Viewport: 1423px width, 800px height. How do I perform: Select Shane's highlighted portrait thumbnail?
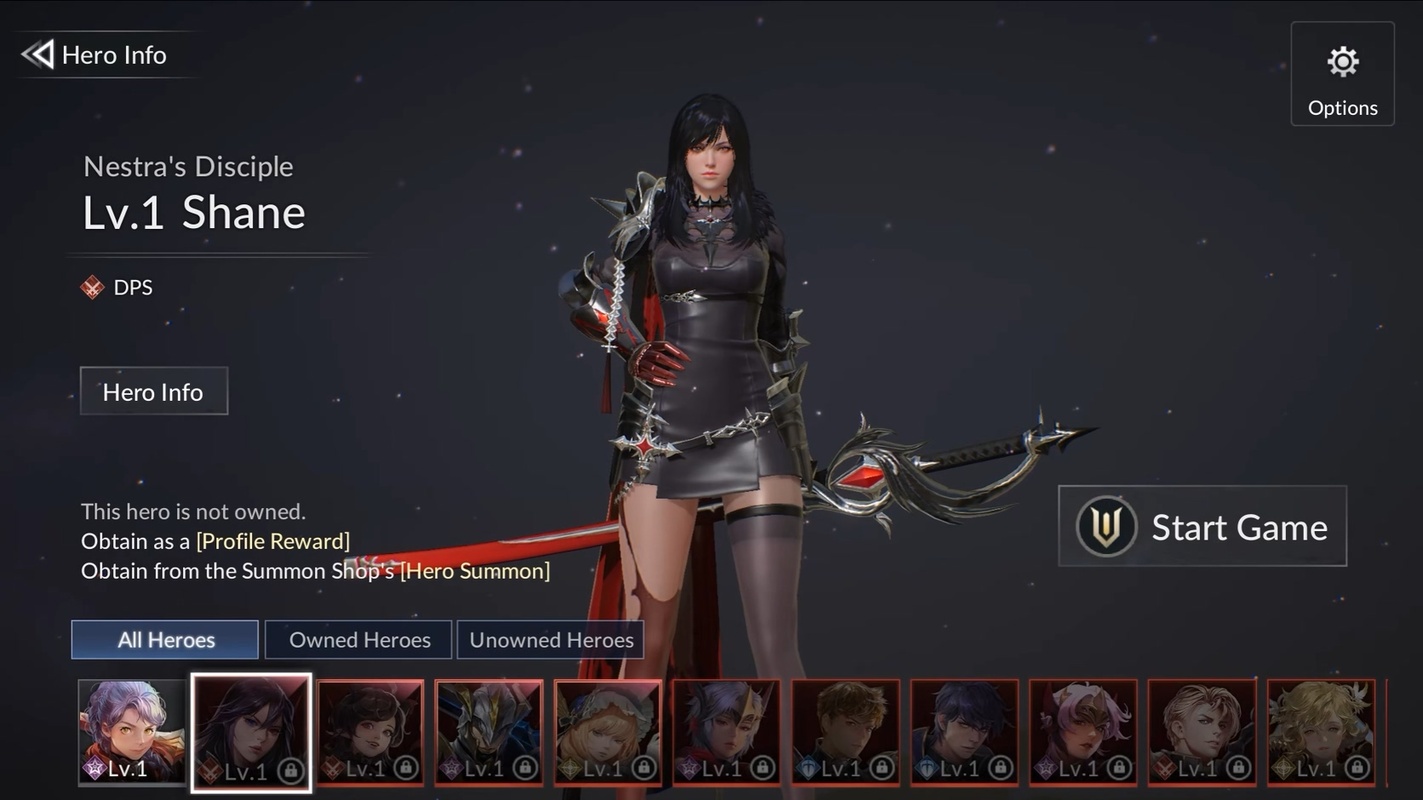251,732
